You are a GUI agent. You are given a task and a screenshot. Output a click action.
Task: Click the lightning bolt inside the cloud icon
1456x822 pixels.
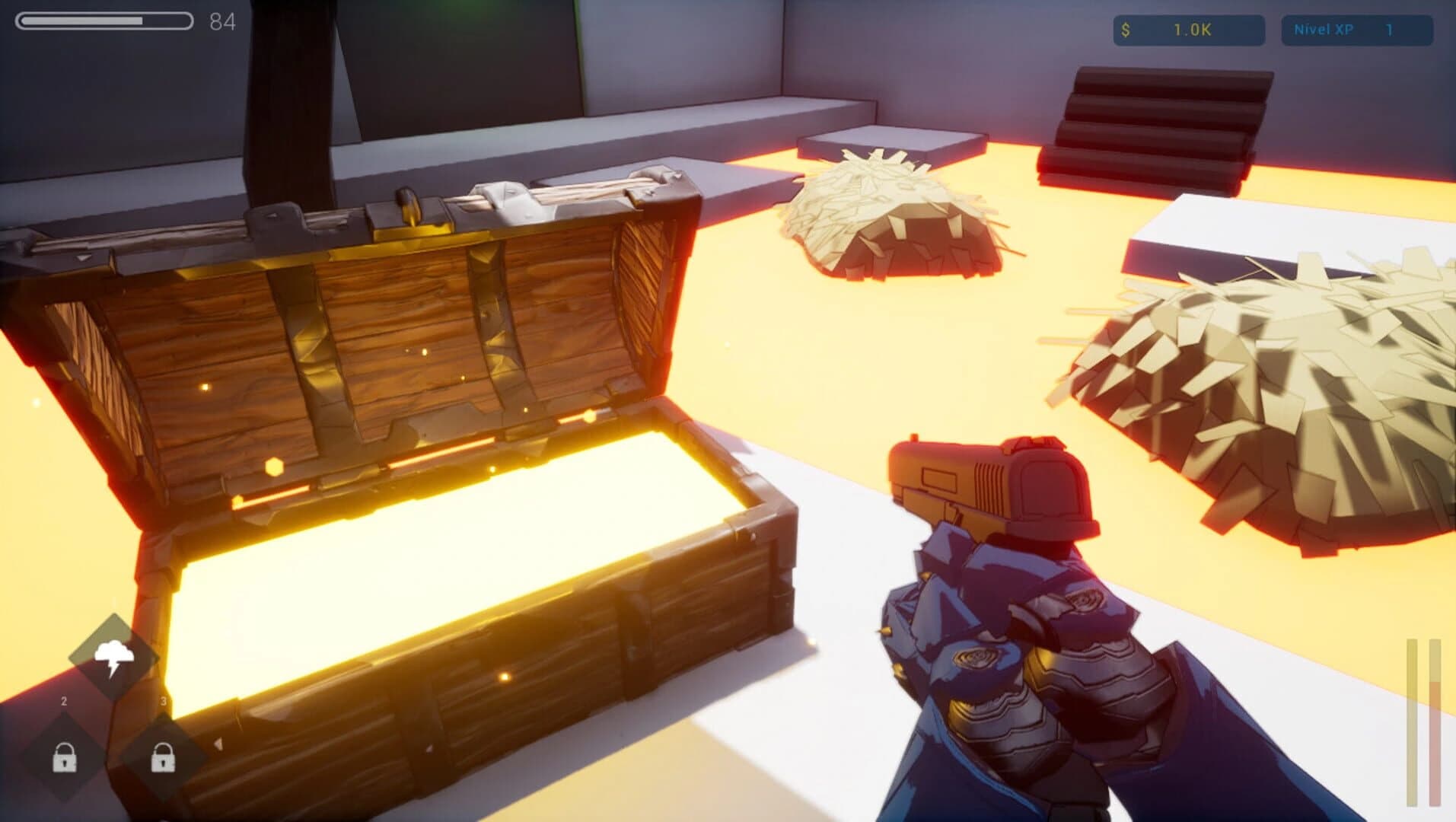click(114, 667)
